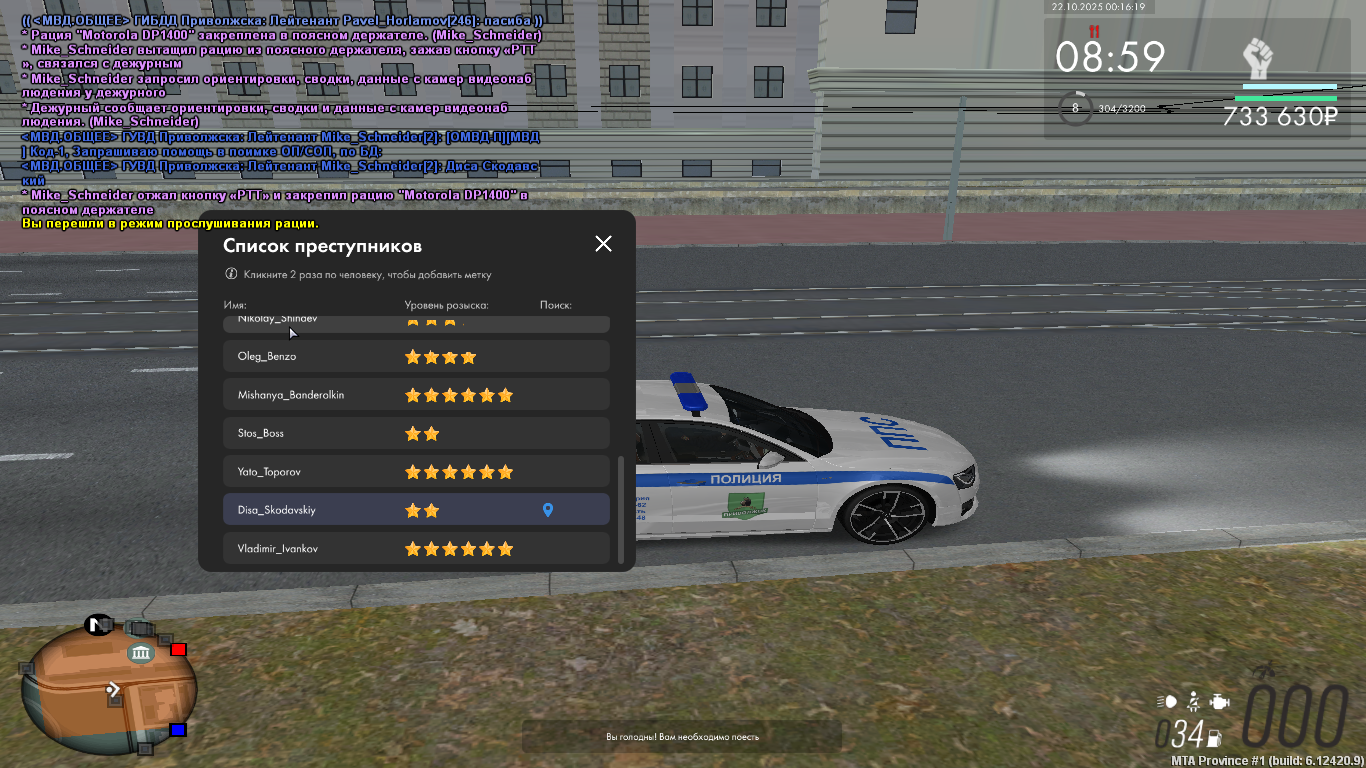Viewport: 1366px width, 768px height.
Task: Click the criminals list scrollbar
Action: [621, 509]
